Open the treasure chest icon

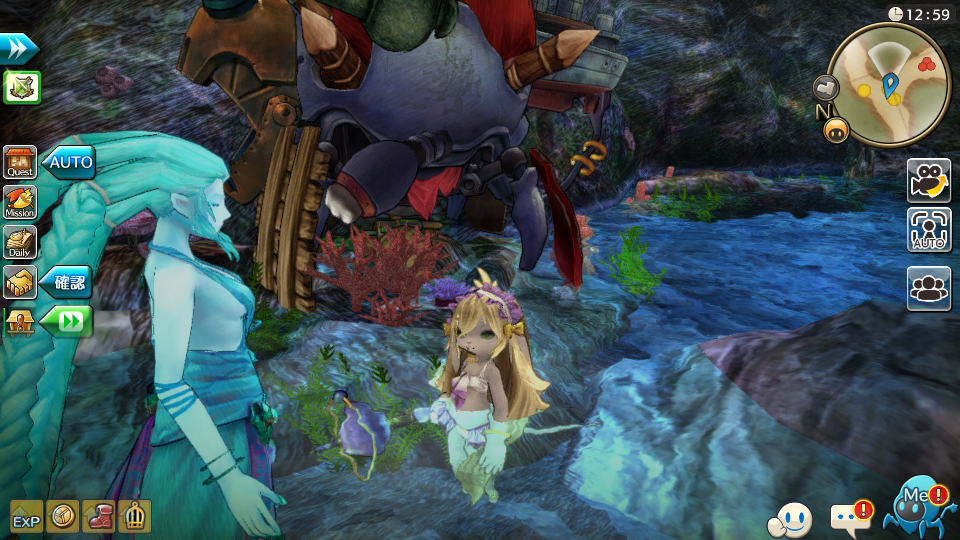pos(20,322)
